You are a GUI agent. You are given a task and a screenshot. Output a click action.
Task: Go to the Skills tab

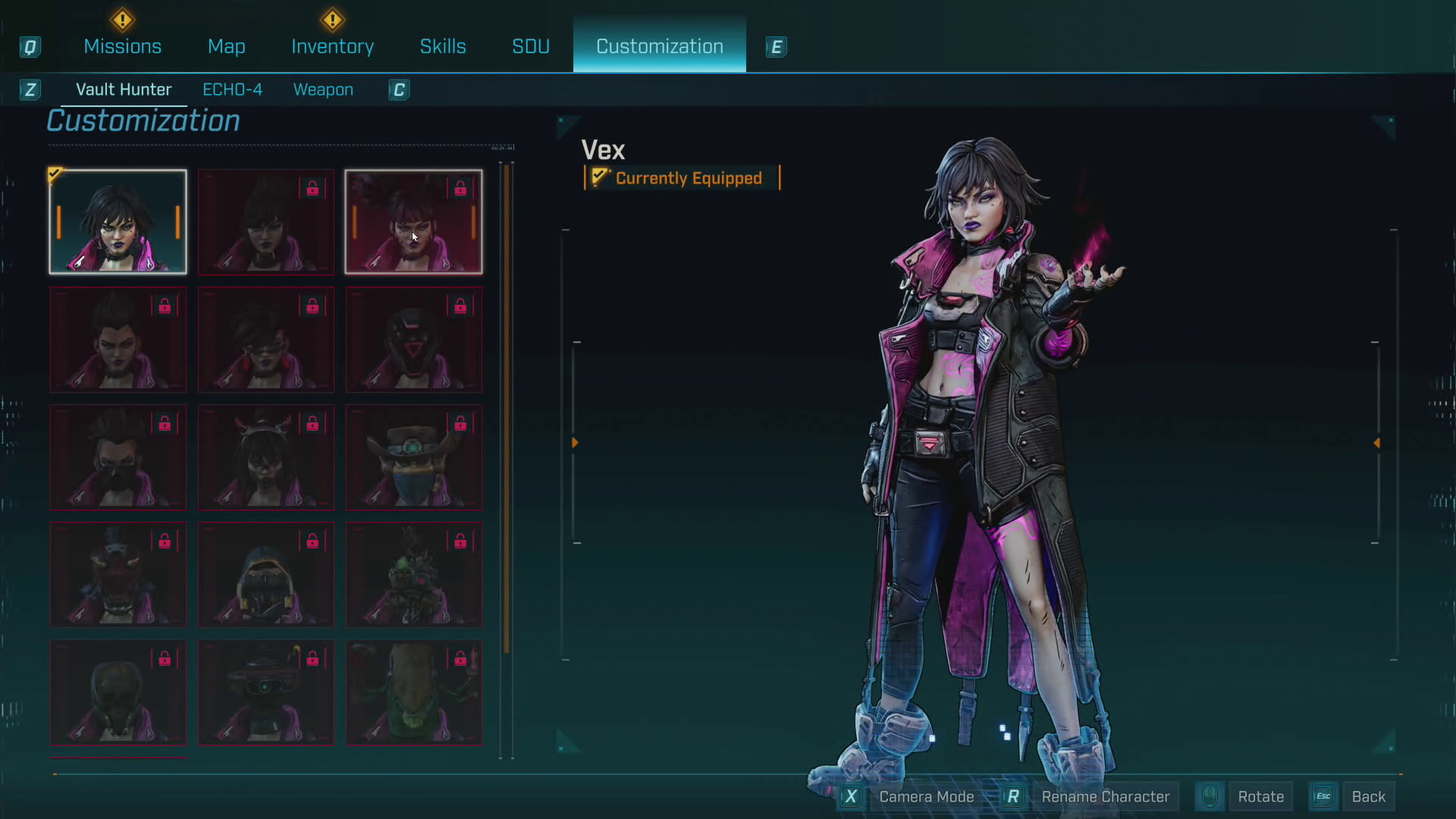click(x=443, y=46)
